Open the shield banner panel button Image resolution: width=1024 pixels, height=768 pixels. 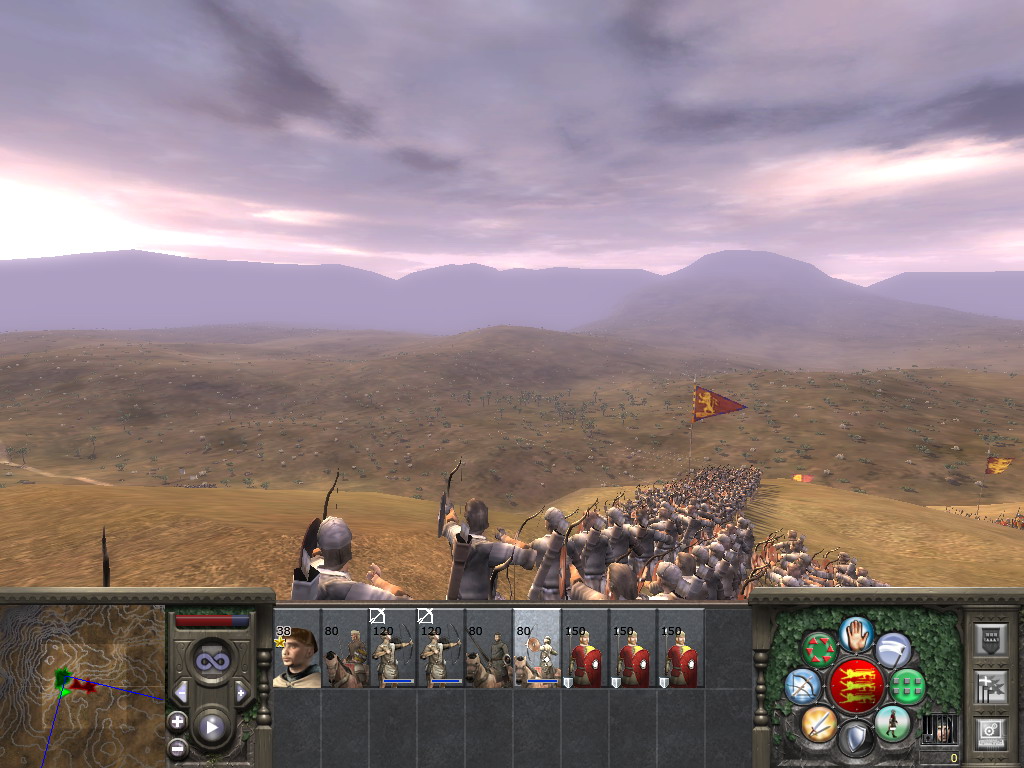click(x=990, y=640)
